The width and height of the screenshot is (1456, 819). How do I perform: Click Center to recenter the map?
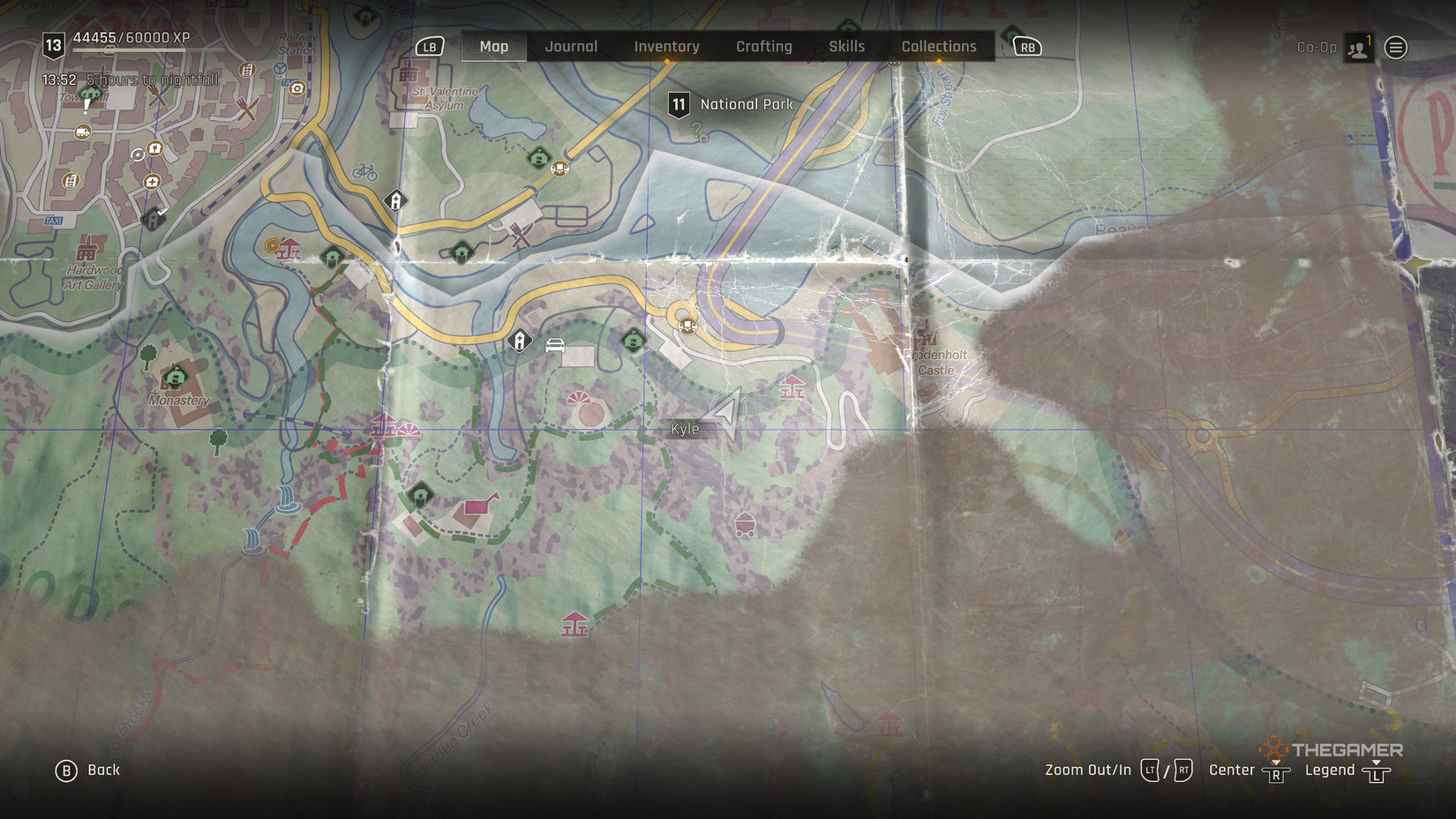point(1232,770)
